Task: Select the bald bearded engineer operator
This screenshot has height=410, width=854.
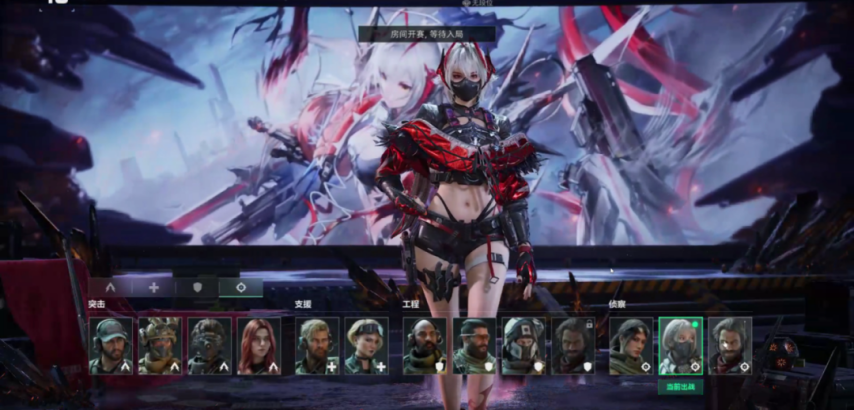Action: (x=424, y=346)
